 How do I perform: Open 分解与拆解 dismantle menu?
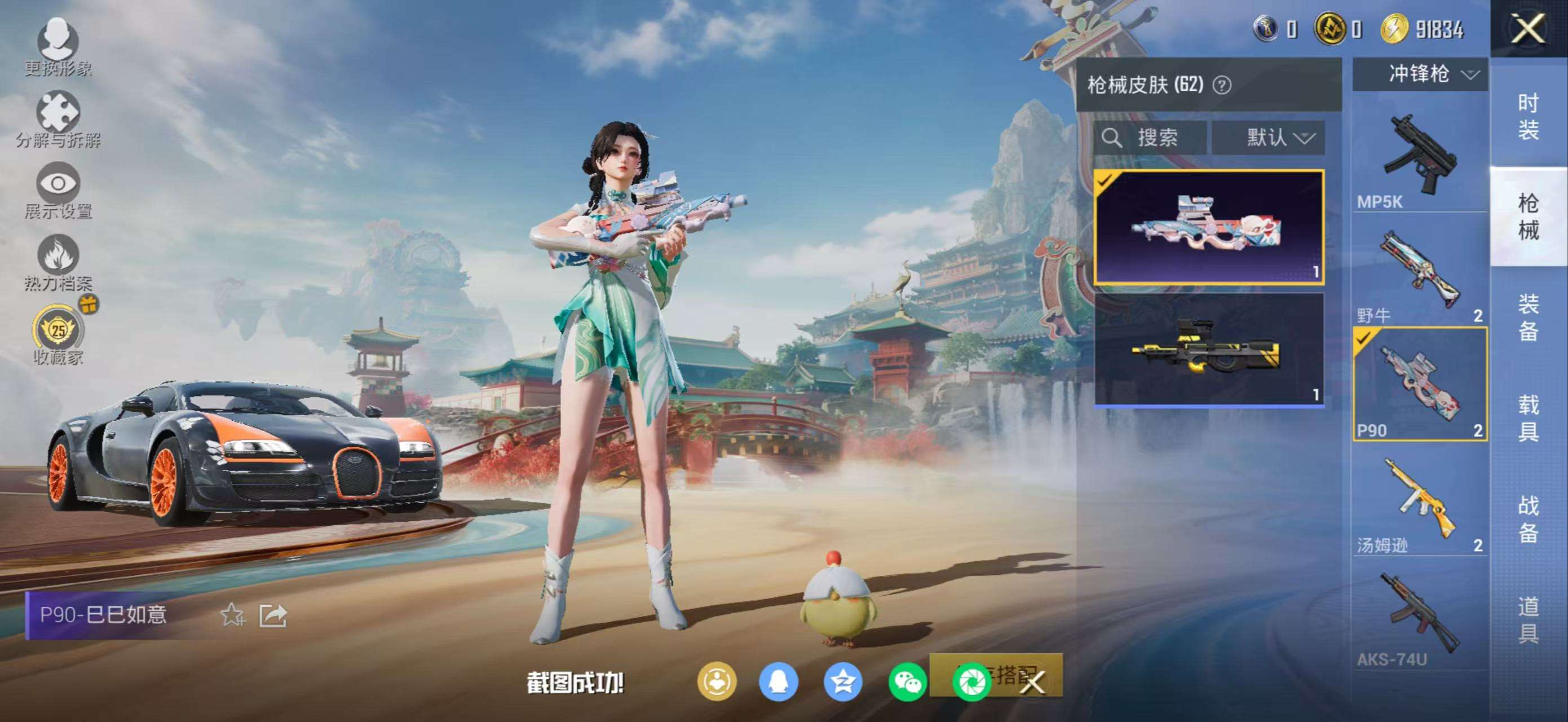tap(58, 117)
